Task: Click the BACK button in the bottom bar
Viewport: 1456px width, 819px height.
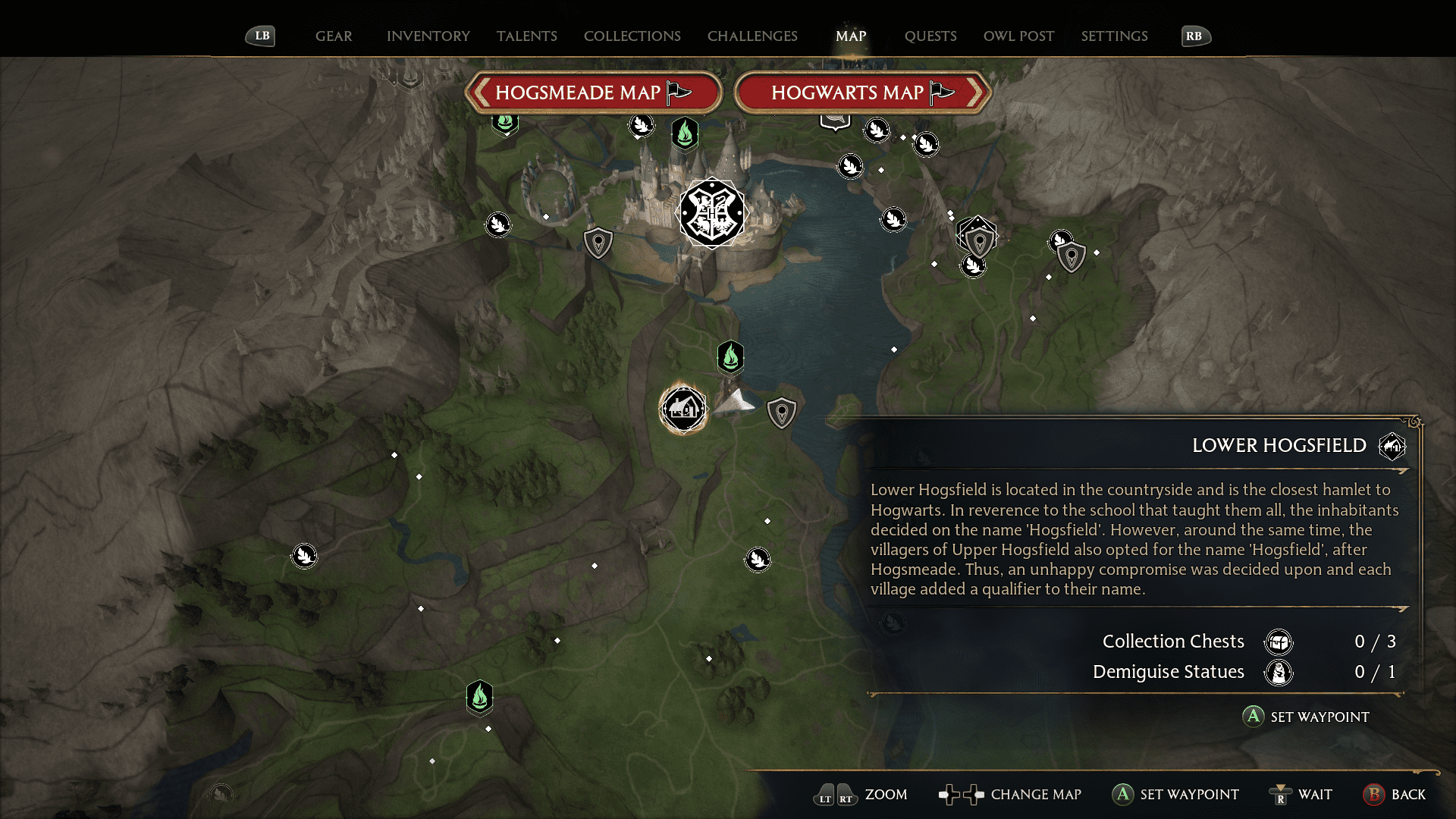Action: [x=1373, y=795]
